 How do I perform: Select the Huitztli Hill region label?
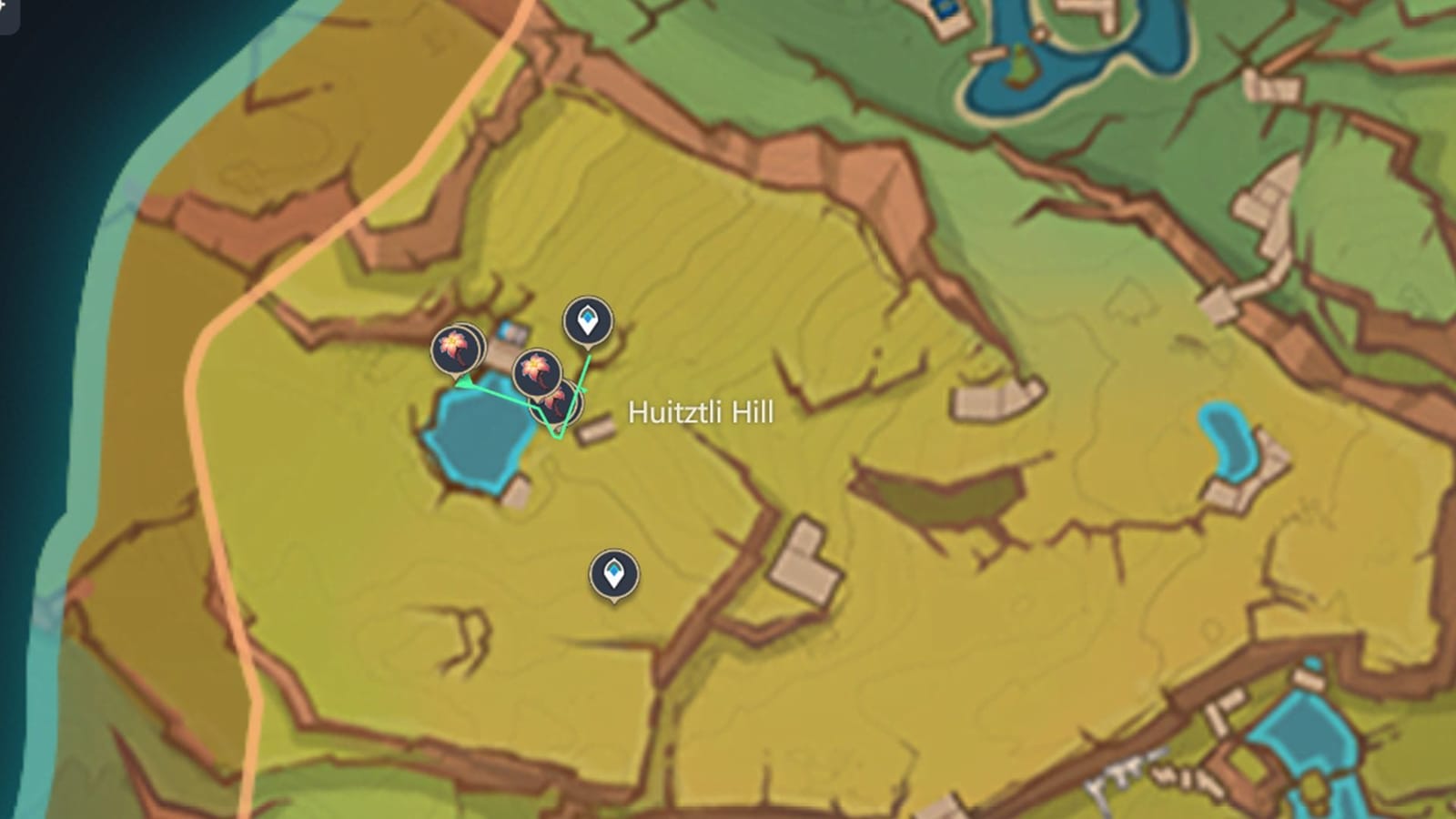(x=699, y=414)
